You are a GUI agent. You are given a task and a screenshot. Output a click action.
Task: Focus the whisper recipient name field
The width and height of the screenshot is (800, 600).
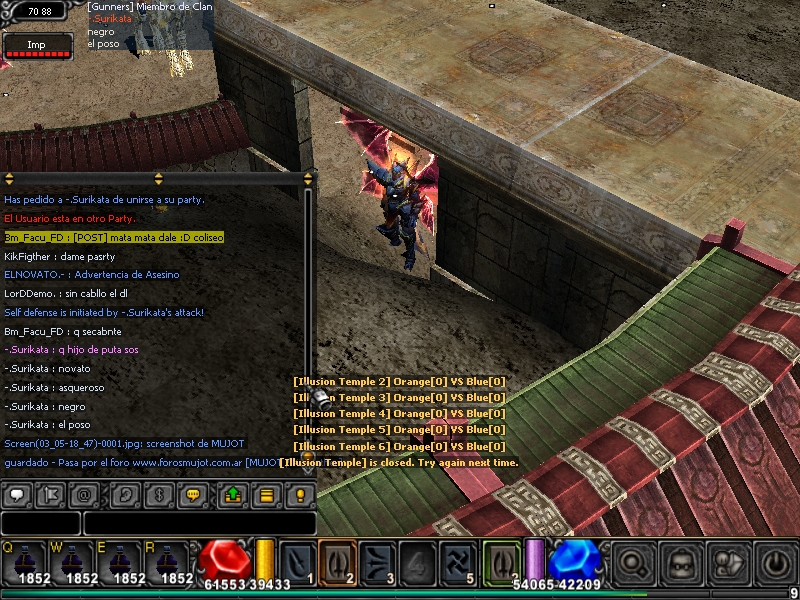(40, 523)
